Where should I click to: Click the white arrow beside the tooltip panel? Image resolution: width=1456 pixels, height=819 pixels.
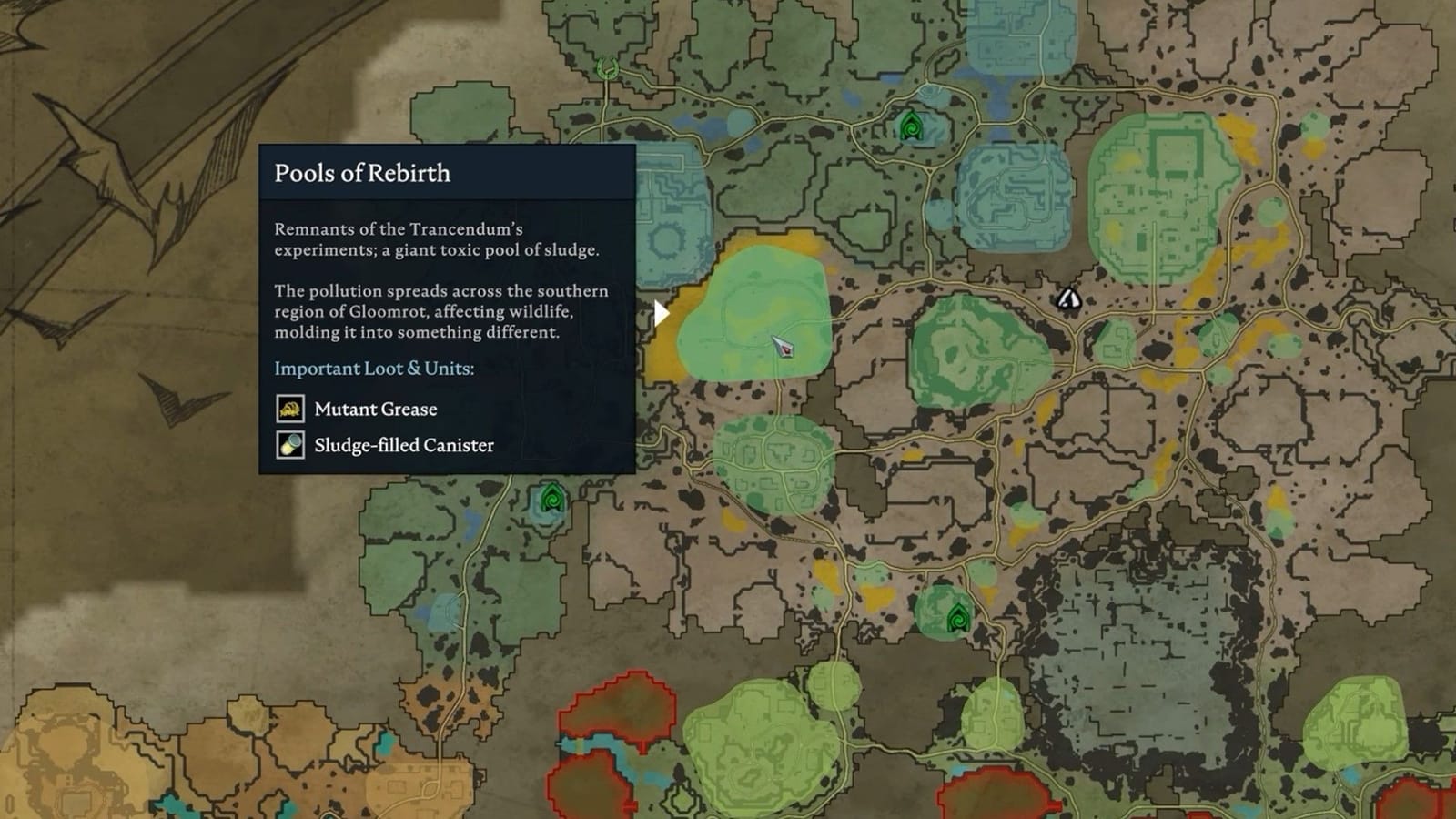(662, 311)
